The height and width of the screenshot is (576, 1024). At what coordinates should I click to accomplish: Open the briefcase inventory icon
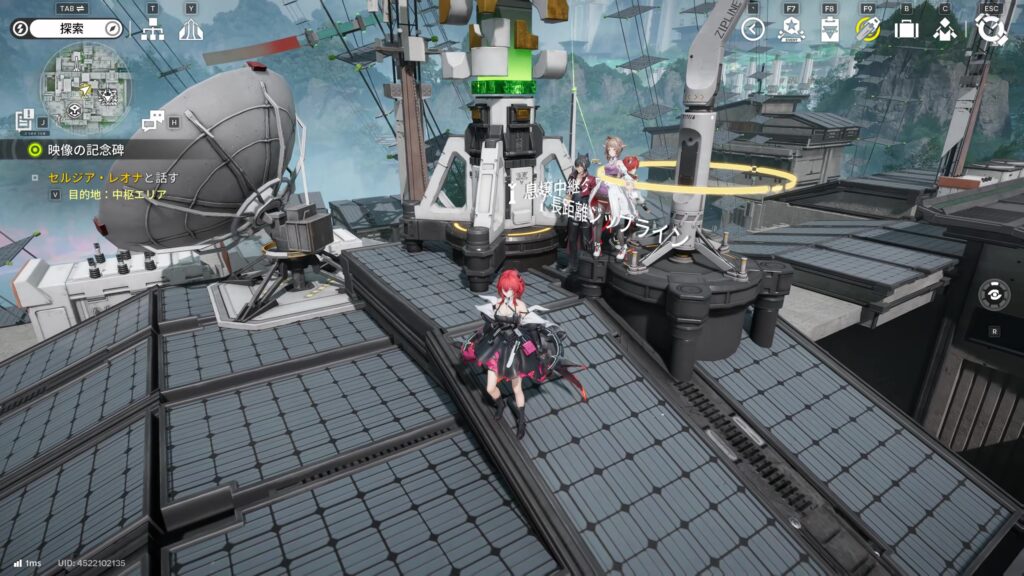tap(906, 29)
